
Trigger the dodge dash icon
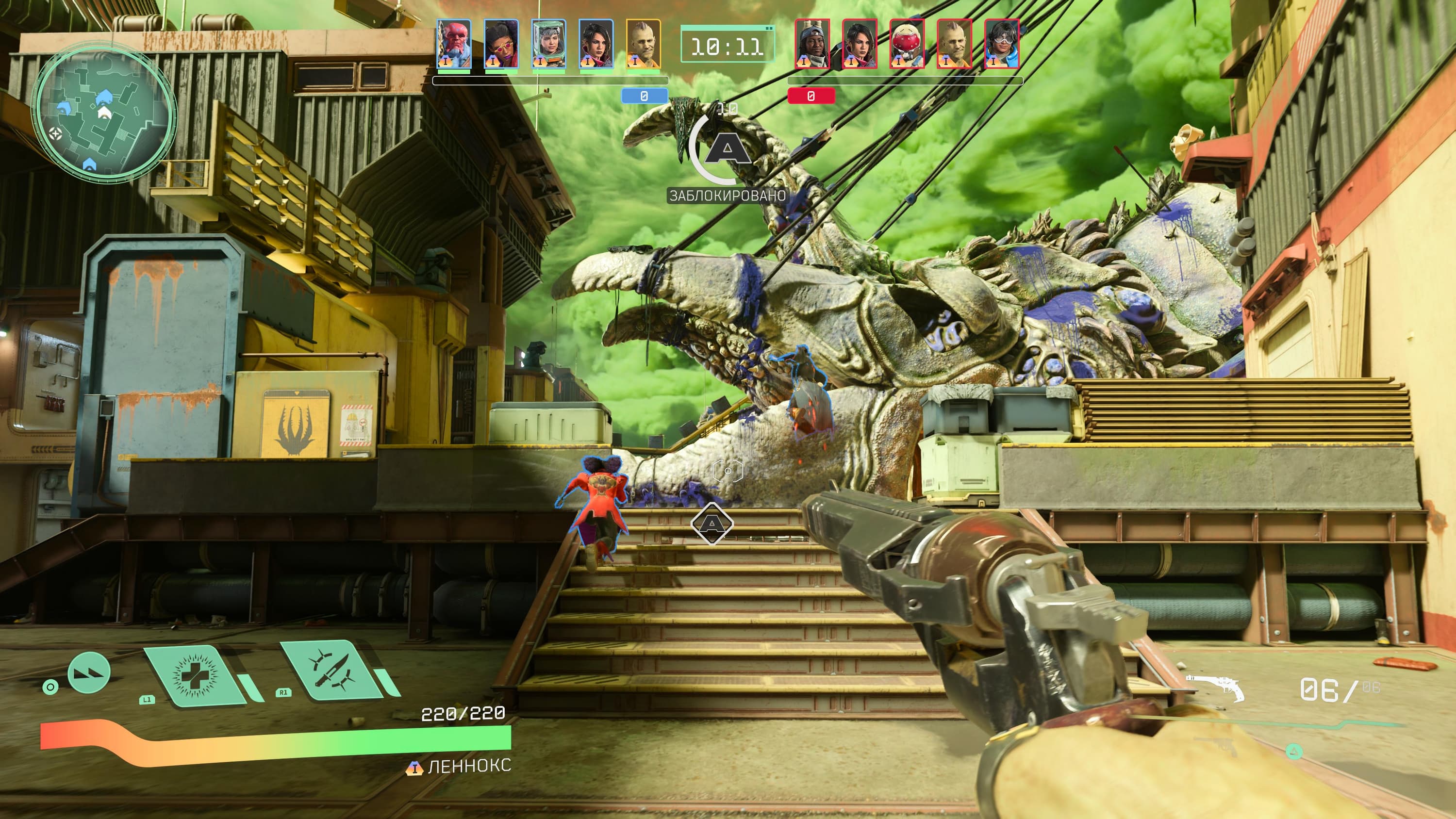pyautogui.click(x=89, y=672)
